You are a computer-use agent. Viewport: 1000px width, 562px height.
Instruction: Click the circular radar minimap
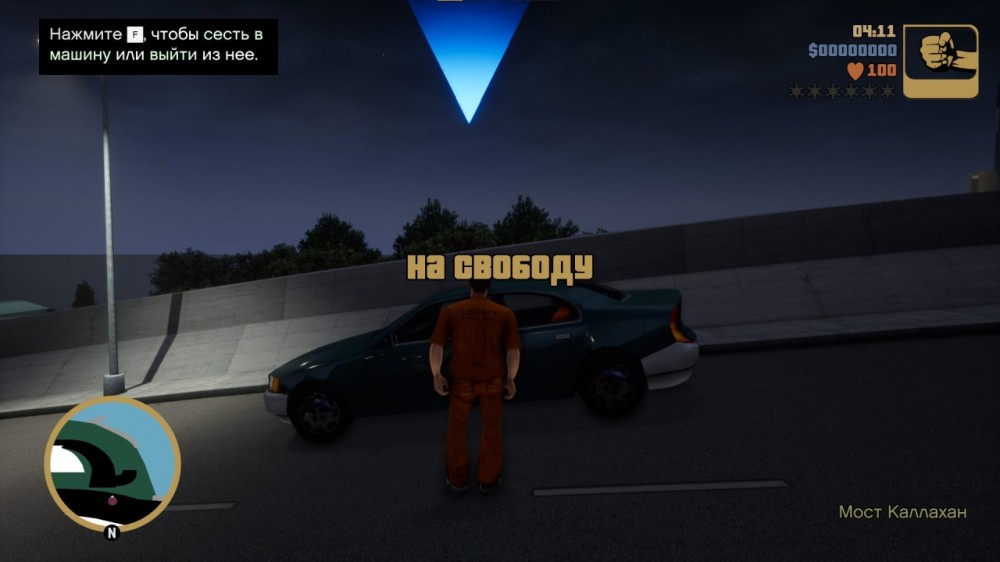(112, 462)
